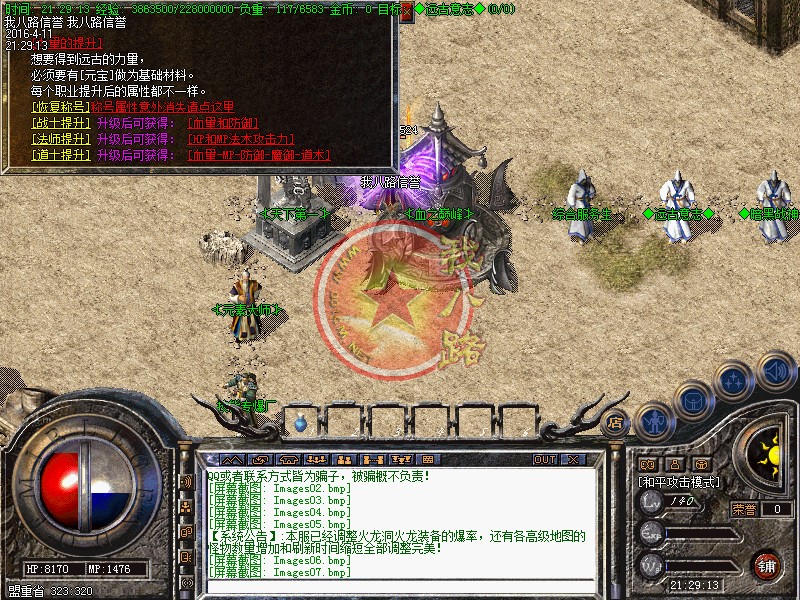Click the X button above the chat
The height and width of the screenshot is (600, 800).
(x=573, y=459)
